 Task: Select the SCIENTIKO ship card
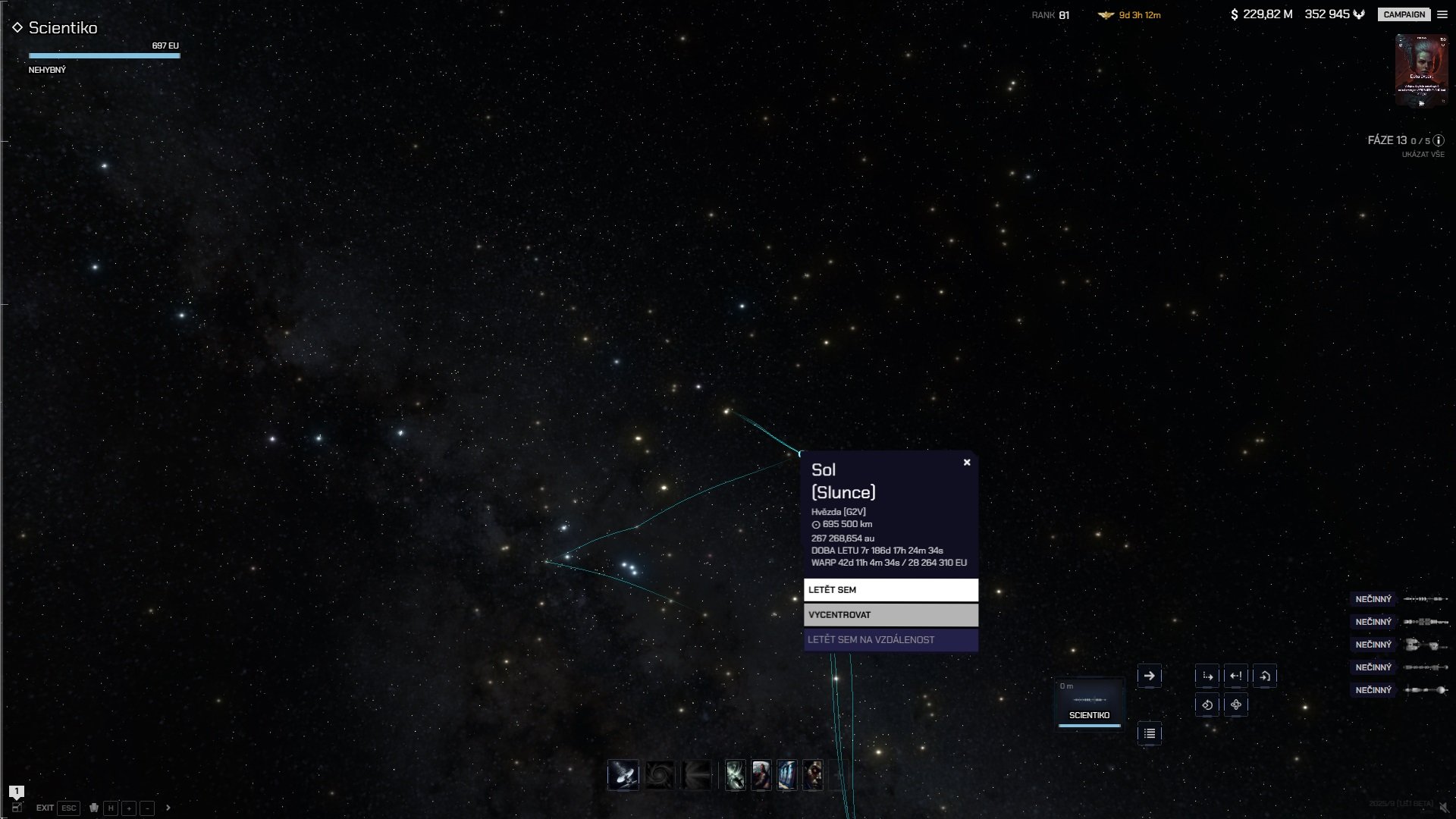coord(1089,703)
